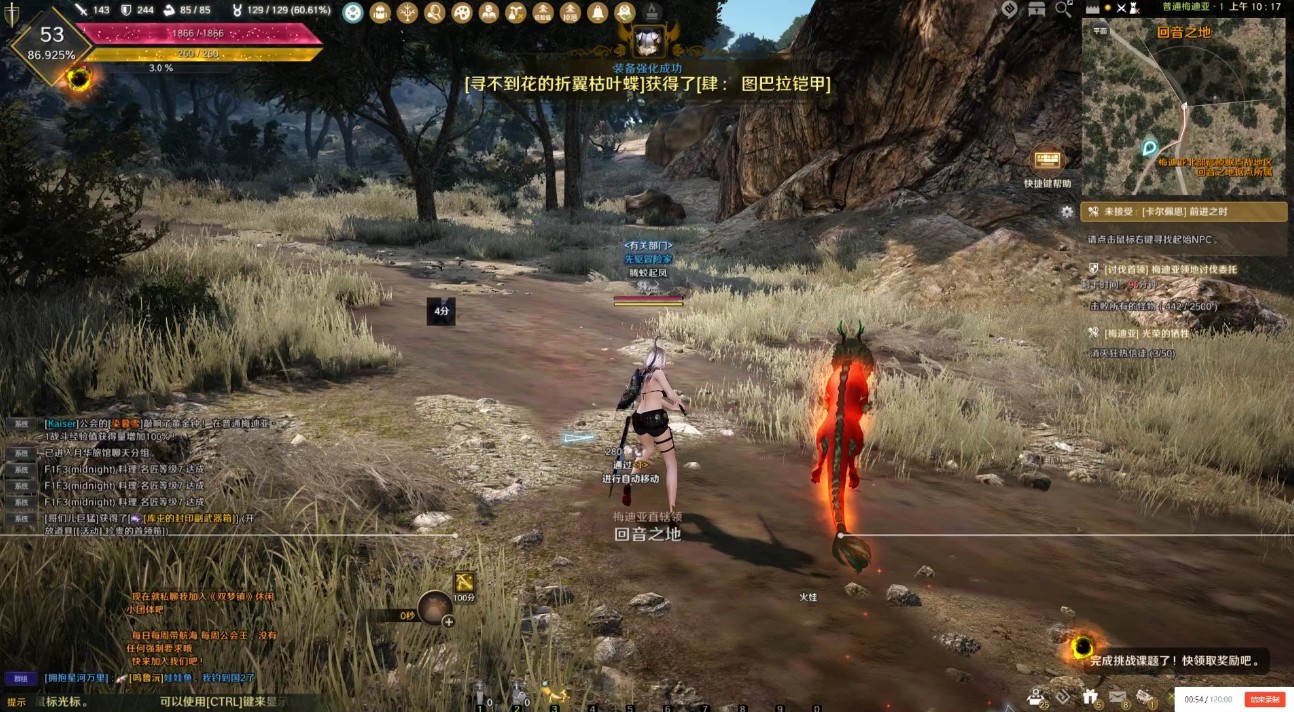Click the armor enhancement success icon
Viewport: 1294px width, 712px height.
pyautogui.click(x=646, y=38)
